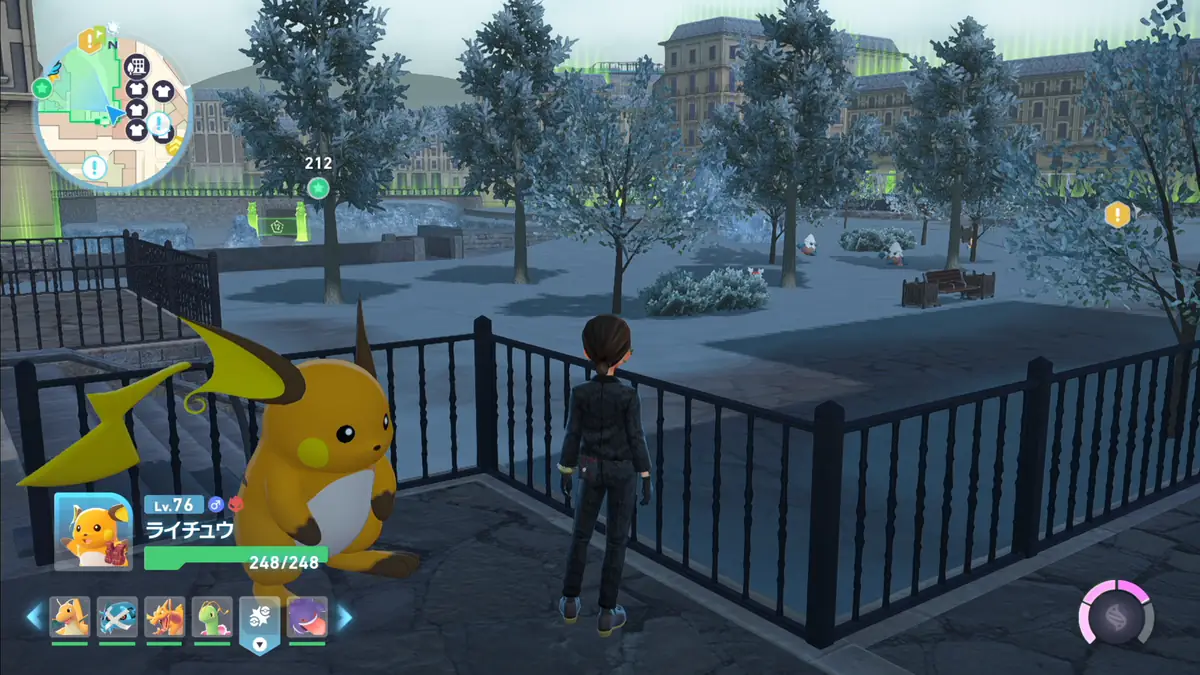Viewport: 1200px width, 675px height.
Task: Click the orange hexagon exclamation marker at right
Action: [1117, 214]
